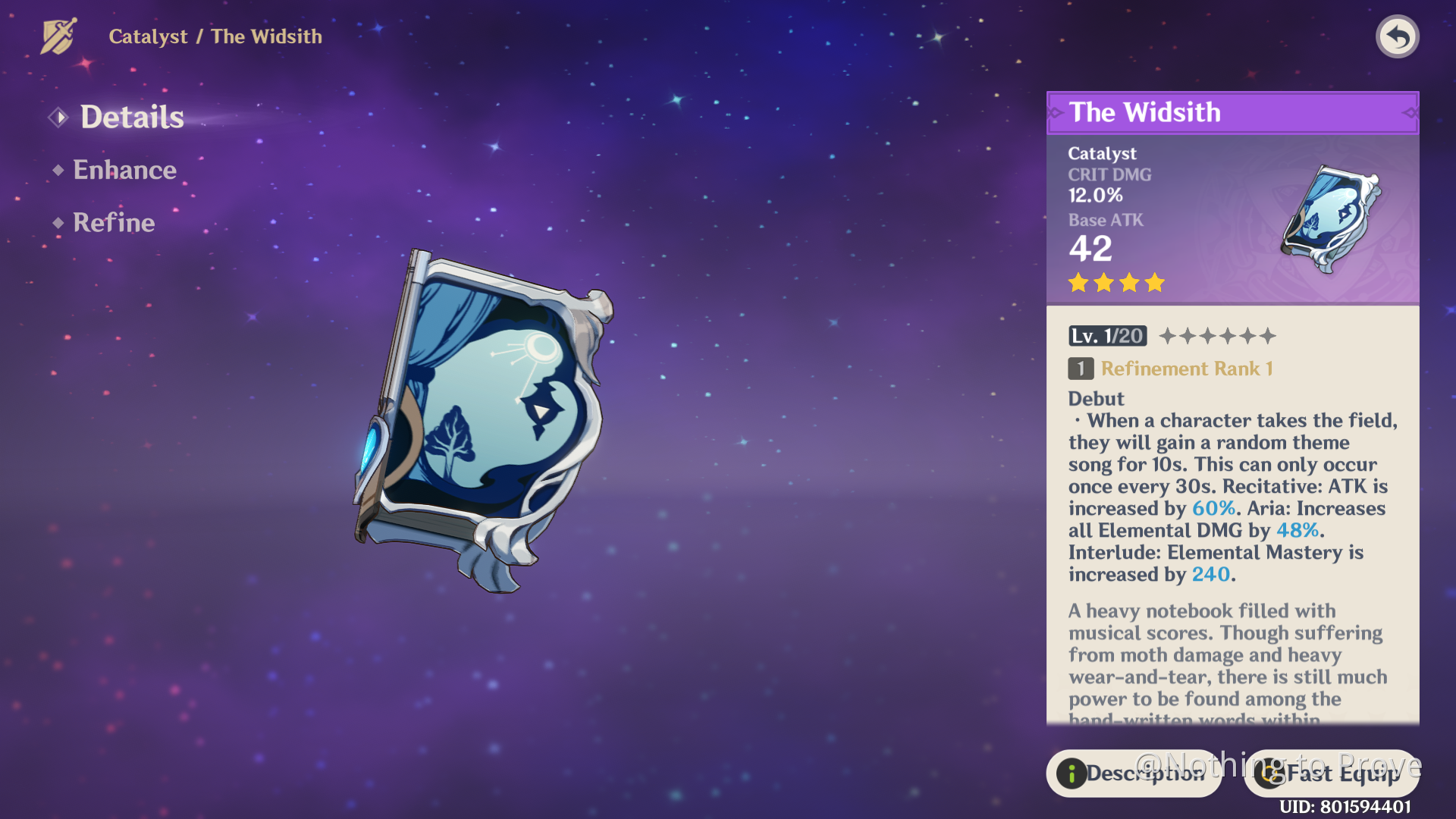Click the Catalyst weapon category icon
Image resolution: width=1456 pixels, height=819 pixels.
pos(58,36)
